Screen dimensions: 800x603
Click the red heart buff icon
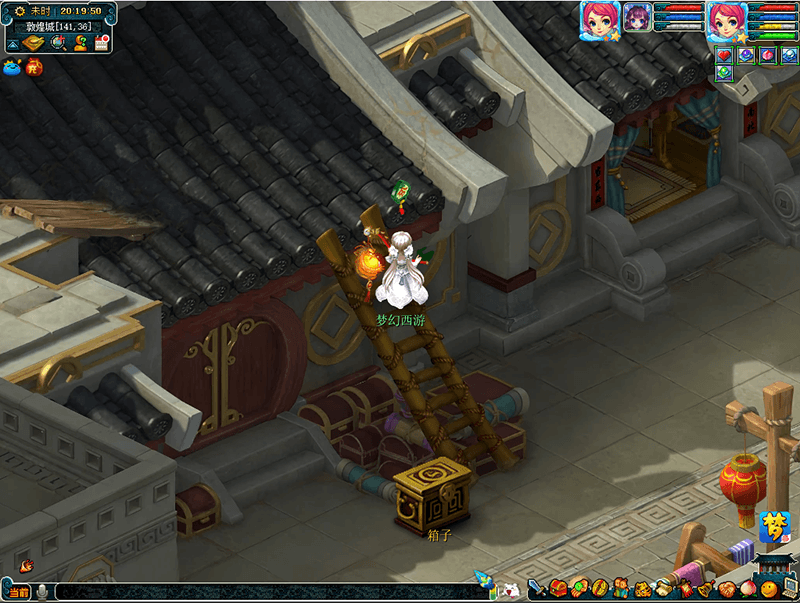[724, 56]
